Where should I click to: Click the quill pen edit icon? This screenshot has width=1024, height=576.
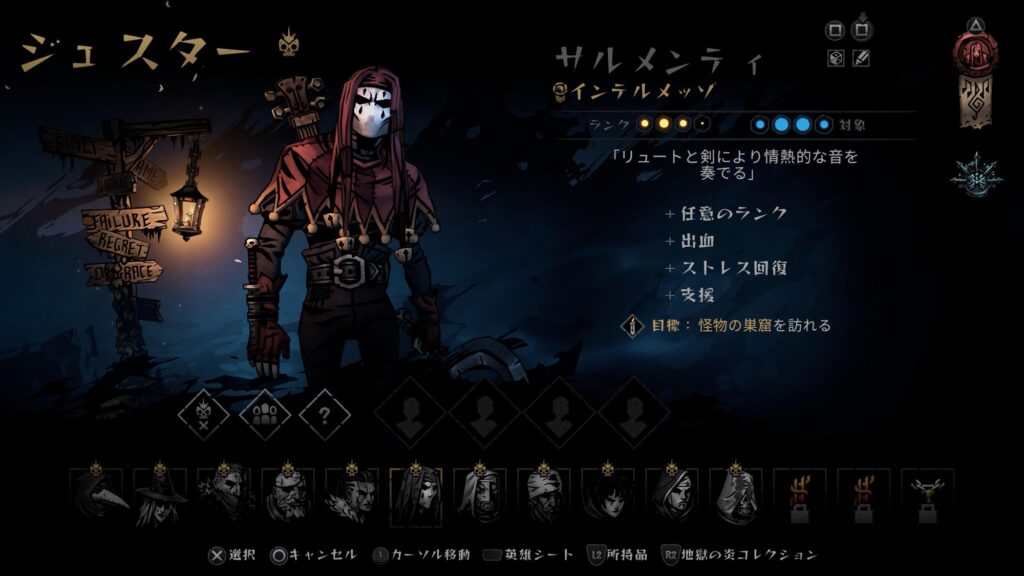click(861, 58)
